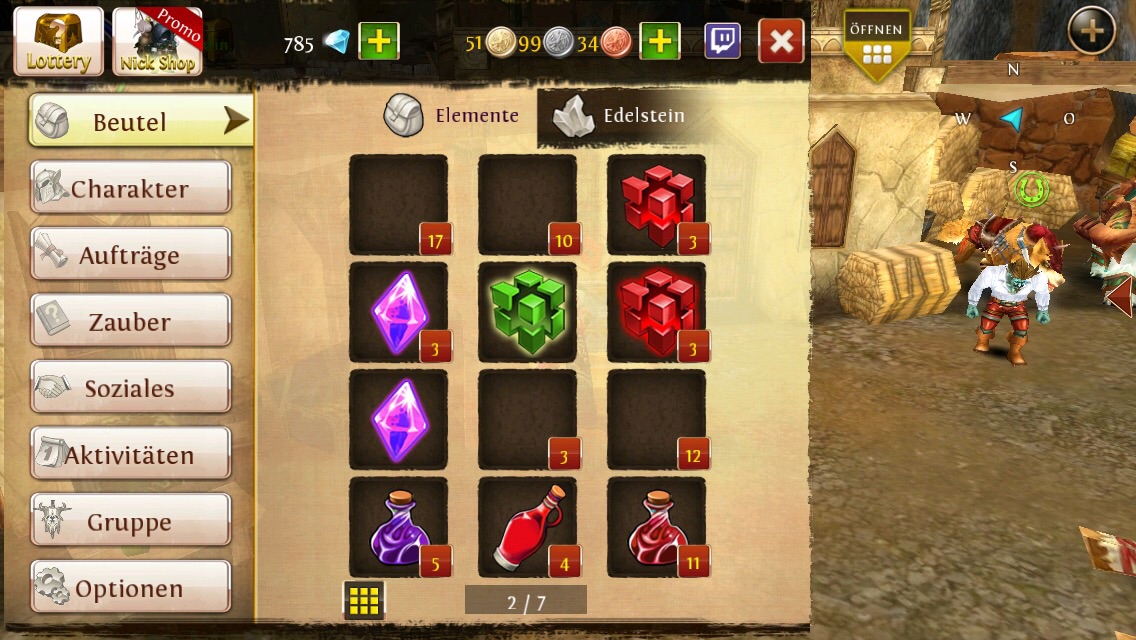Open the Aktivitäten menu
Viewport: 1136px width, 640px height.
click(130, 455)
